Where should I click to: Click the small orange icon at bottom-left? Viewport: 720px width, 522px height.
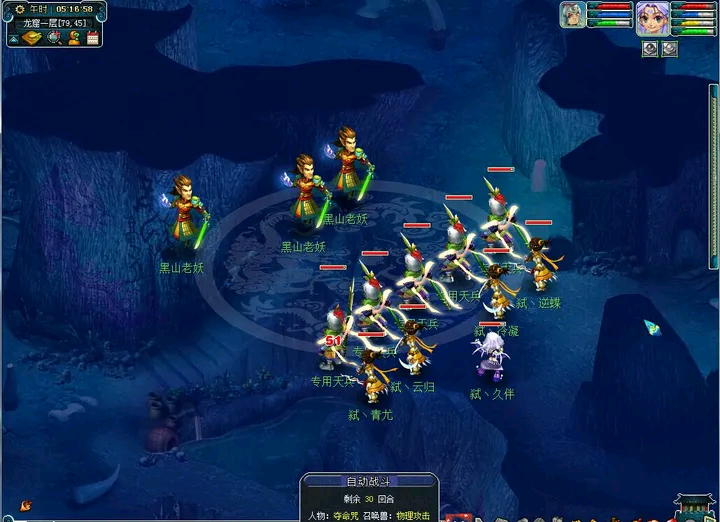25,506
